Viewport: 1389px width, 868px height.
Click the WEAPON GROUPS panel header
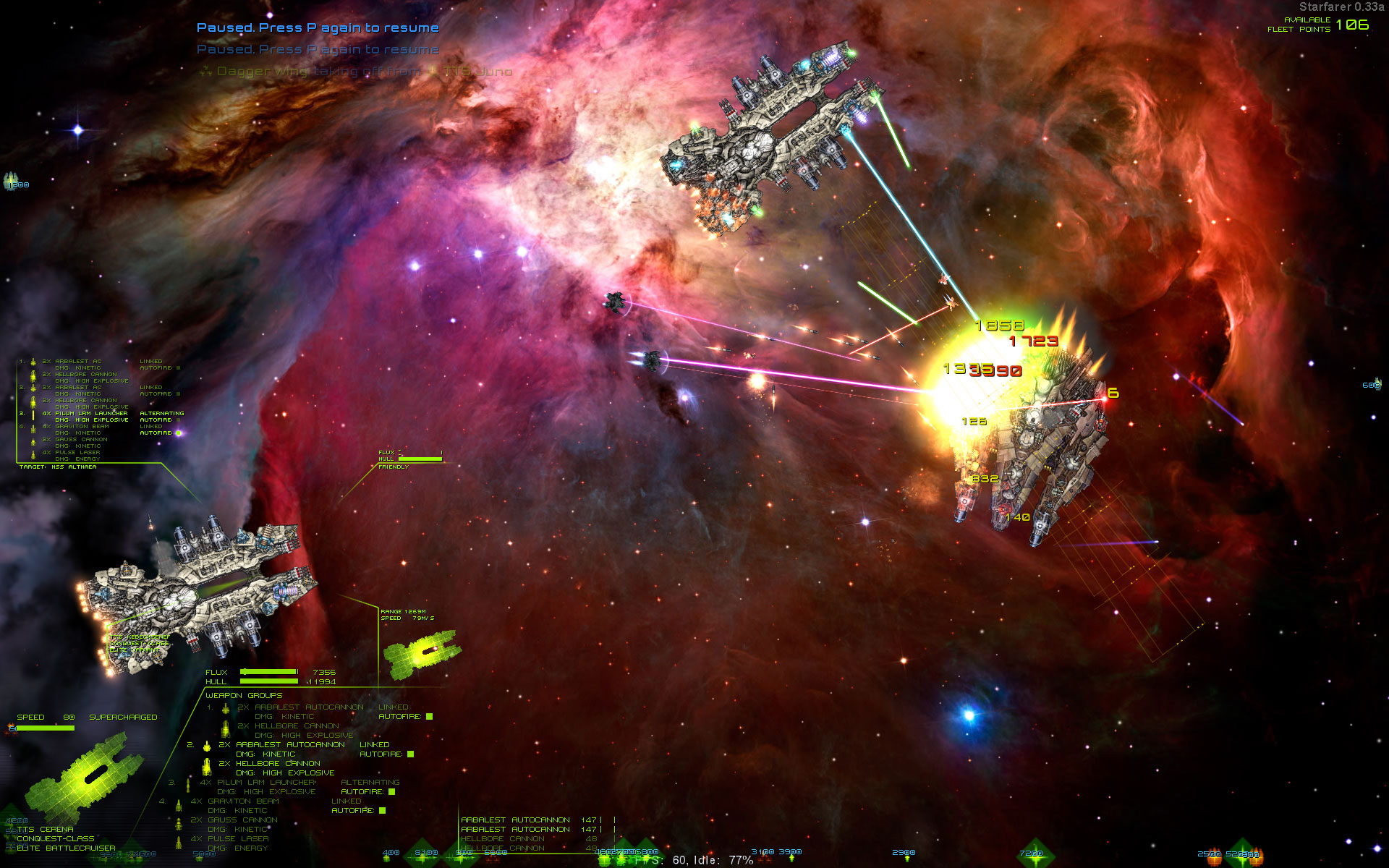click(x=245, y=694)
